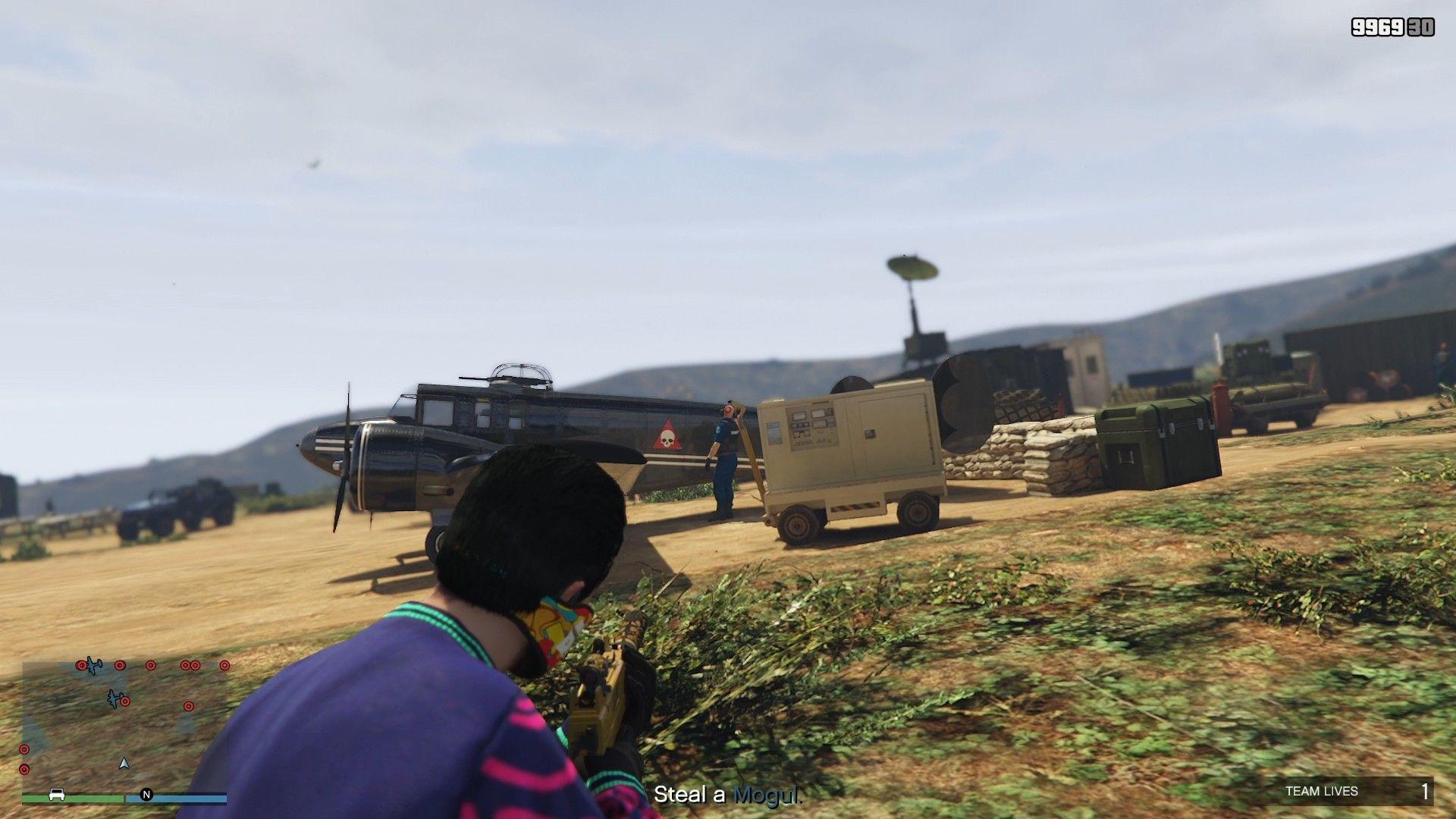1456x819 pixels.
Task: Click the propeller of the parked plane
Action: pos(345,447)
